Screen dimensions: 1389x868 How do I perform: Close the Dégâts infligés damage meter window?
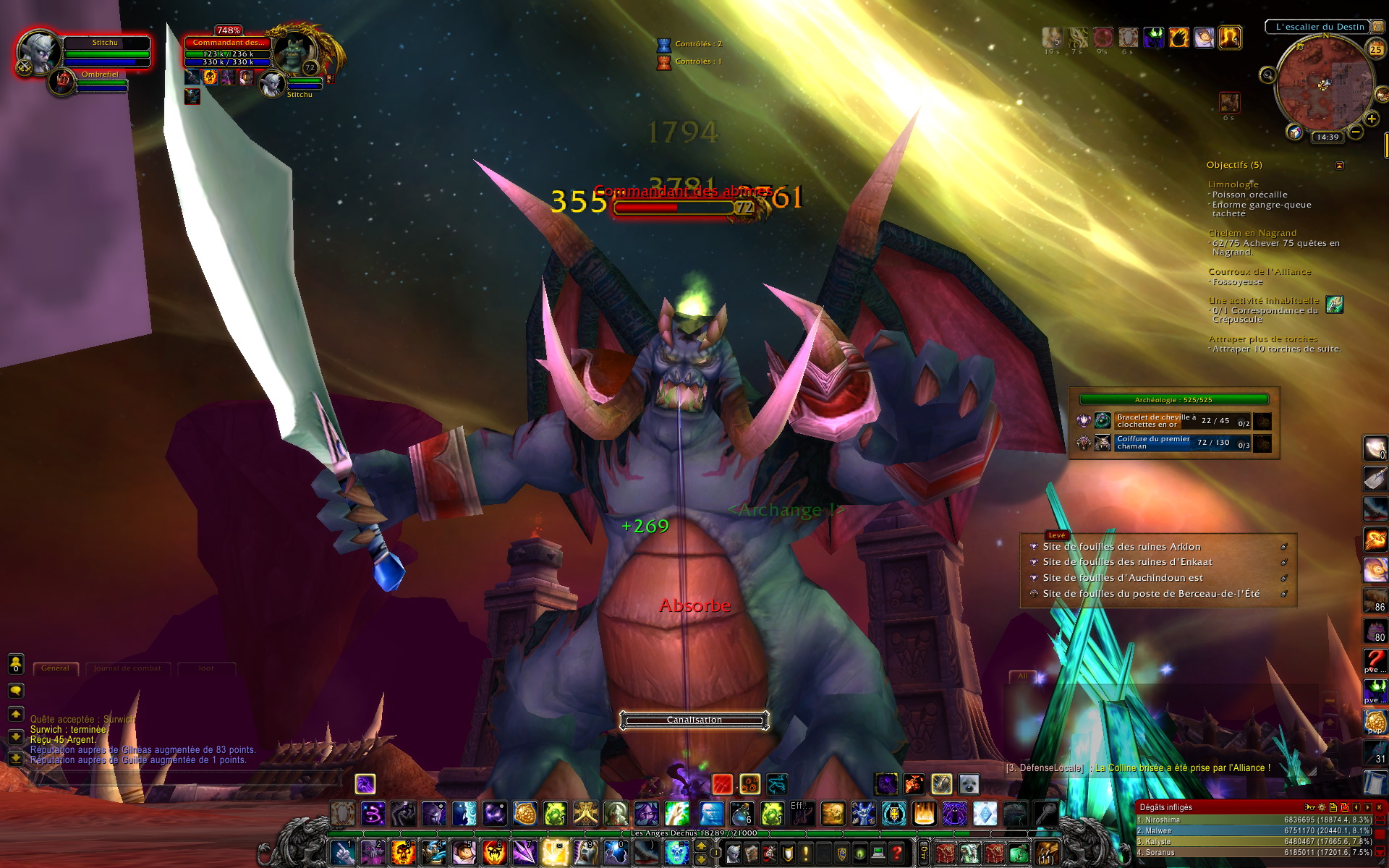(1379, 807)
